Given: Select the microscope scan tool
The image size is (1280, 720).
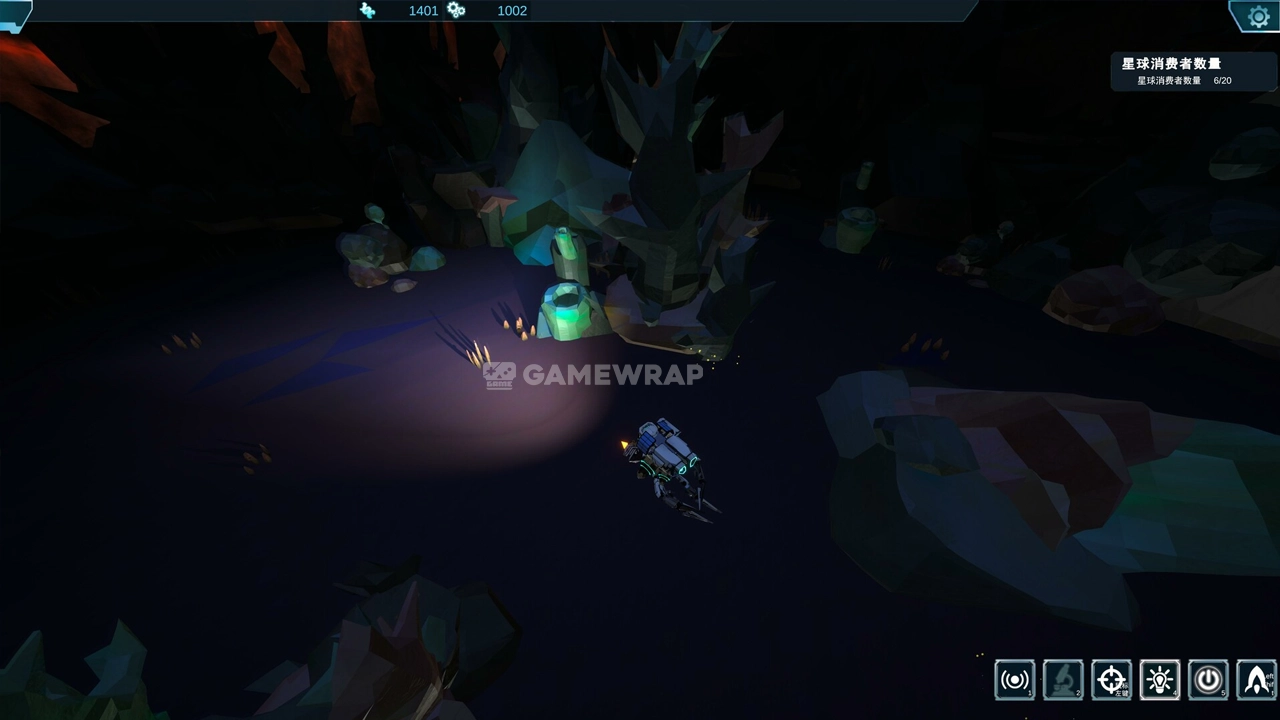Looking at the screenshot, I should click(x=1062, y=680).
